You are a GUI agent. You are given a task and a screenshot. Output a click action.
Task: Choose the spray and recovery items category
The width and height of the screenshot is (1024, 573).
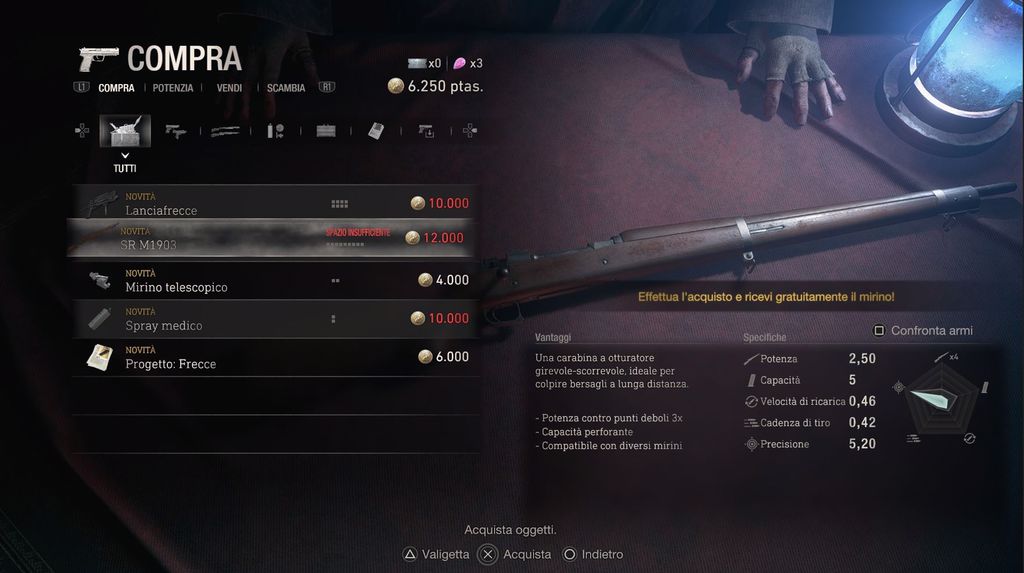[276, 131]
